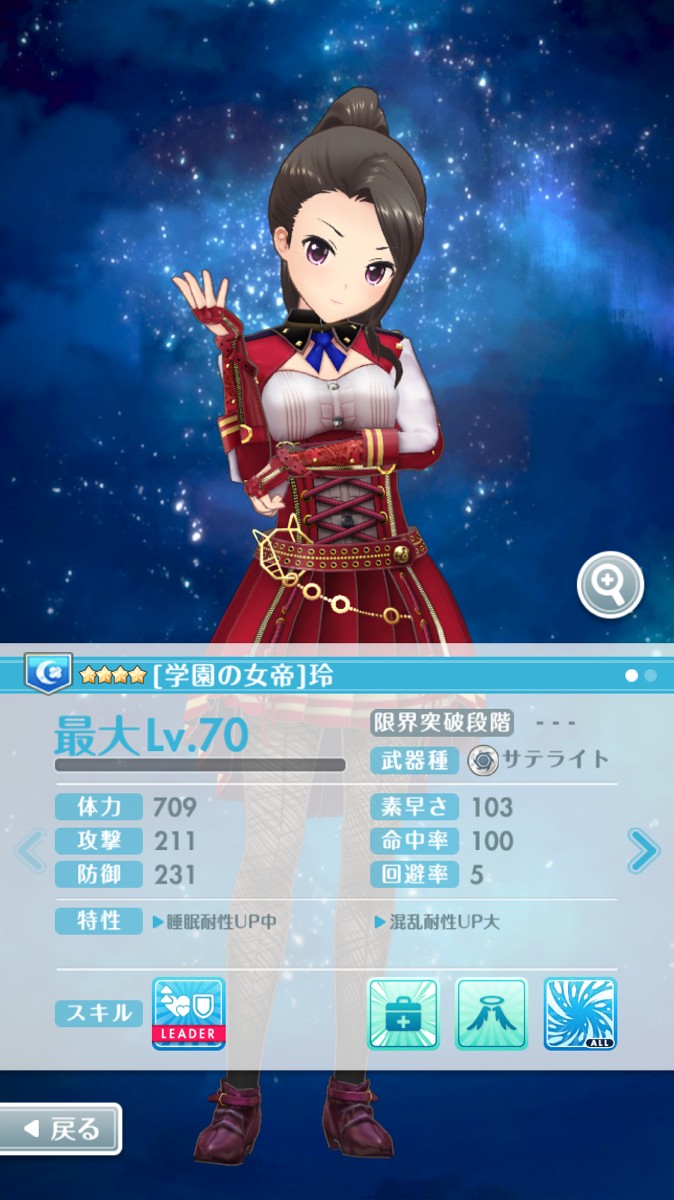Select the angel wings halo skill icon
674x1200 pixels.
pyautogui.click(x=491, y=1013)
